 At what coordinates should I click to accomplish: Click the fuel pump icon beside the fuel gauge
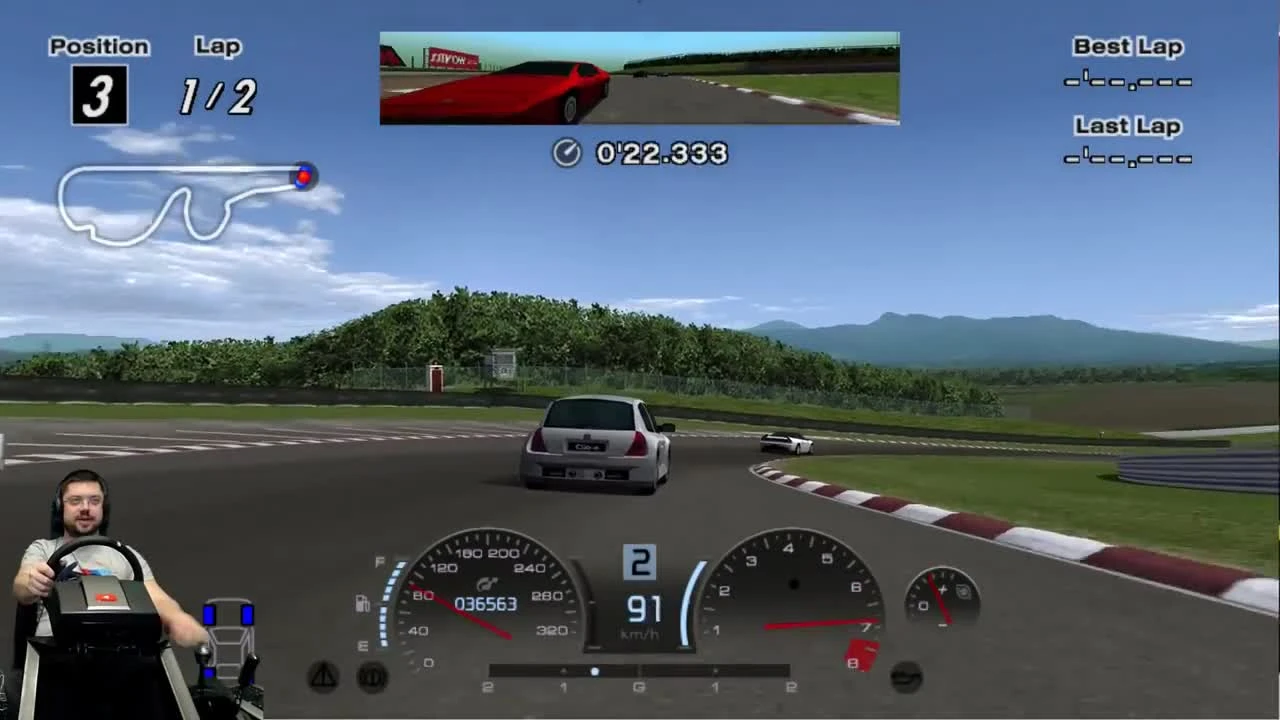tap(362, 603)
